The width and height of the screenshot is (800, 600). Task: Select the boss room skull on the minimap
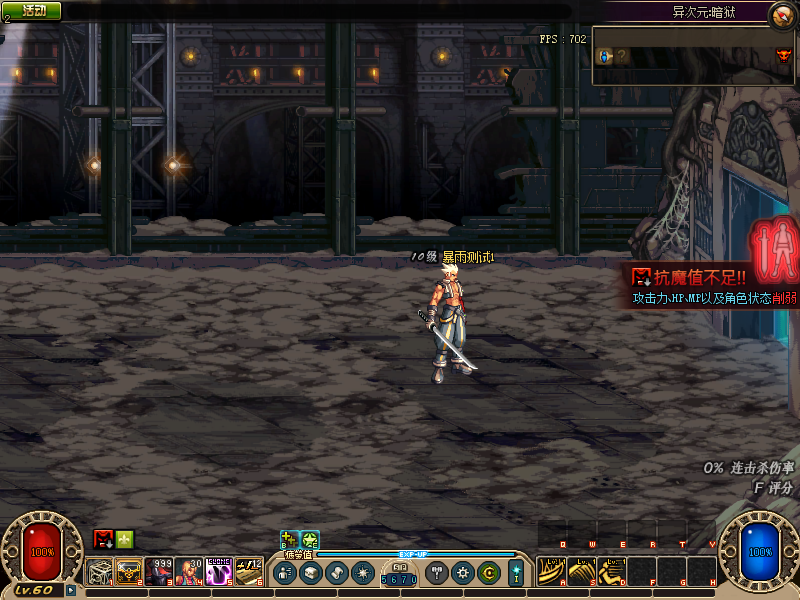point(783,55)
